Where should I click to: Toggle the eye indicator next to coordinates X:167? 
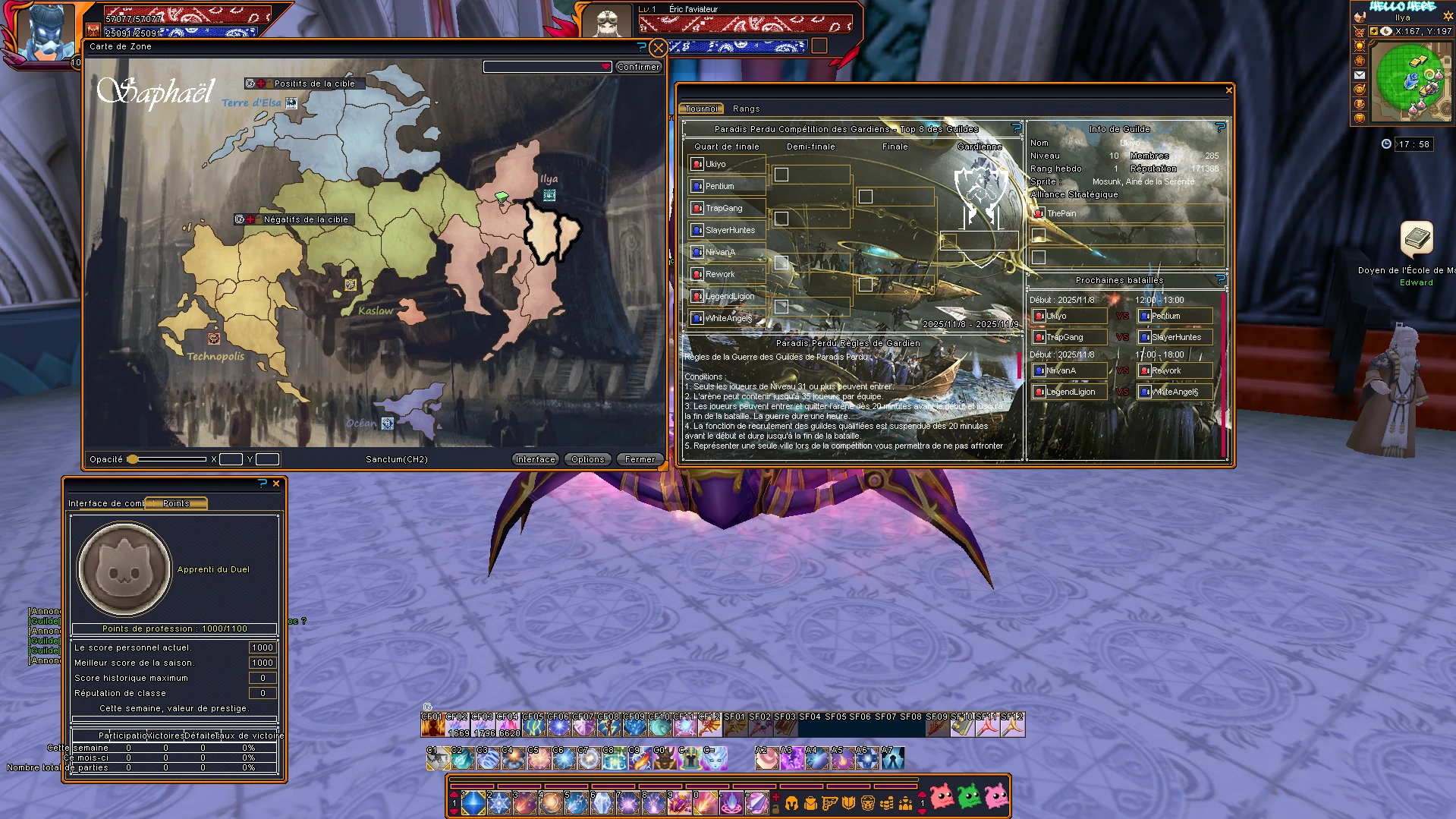pyautogui.click(x=1385, y=31)
